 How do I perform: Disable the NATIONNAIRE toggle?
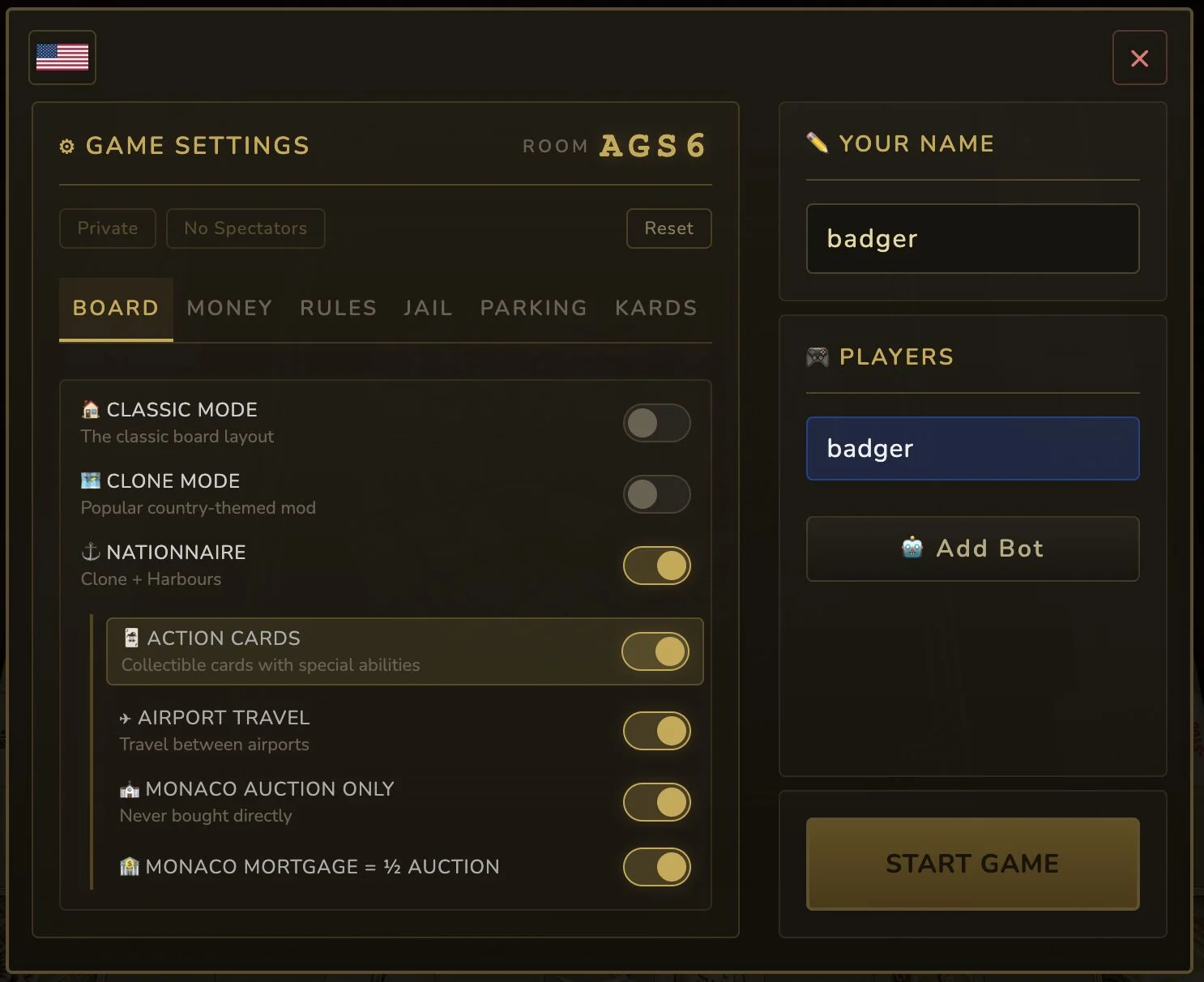(657, 566)
